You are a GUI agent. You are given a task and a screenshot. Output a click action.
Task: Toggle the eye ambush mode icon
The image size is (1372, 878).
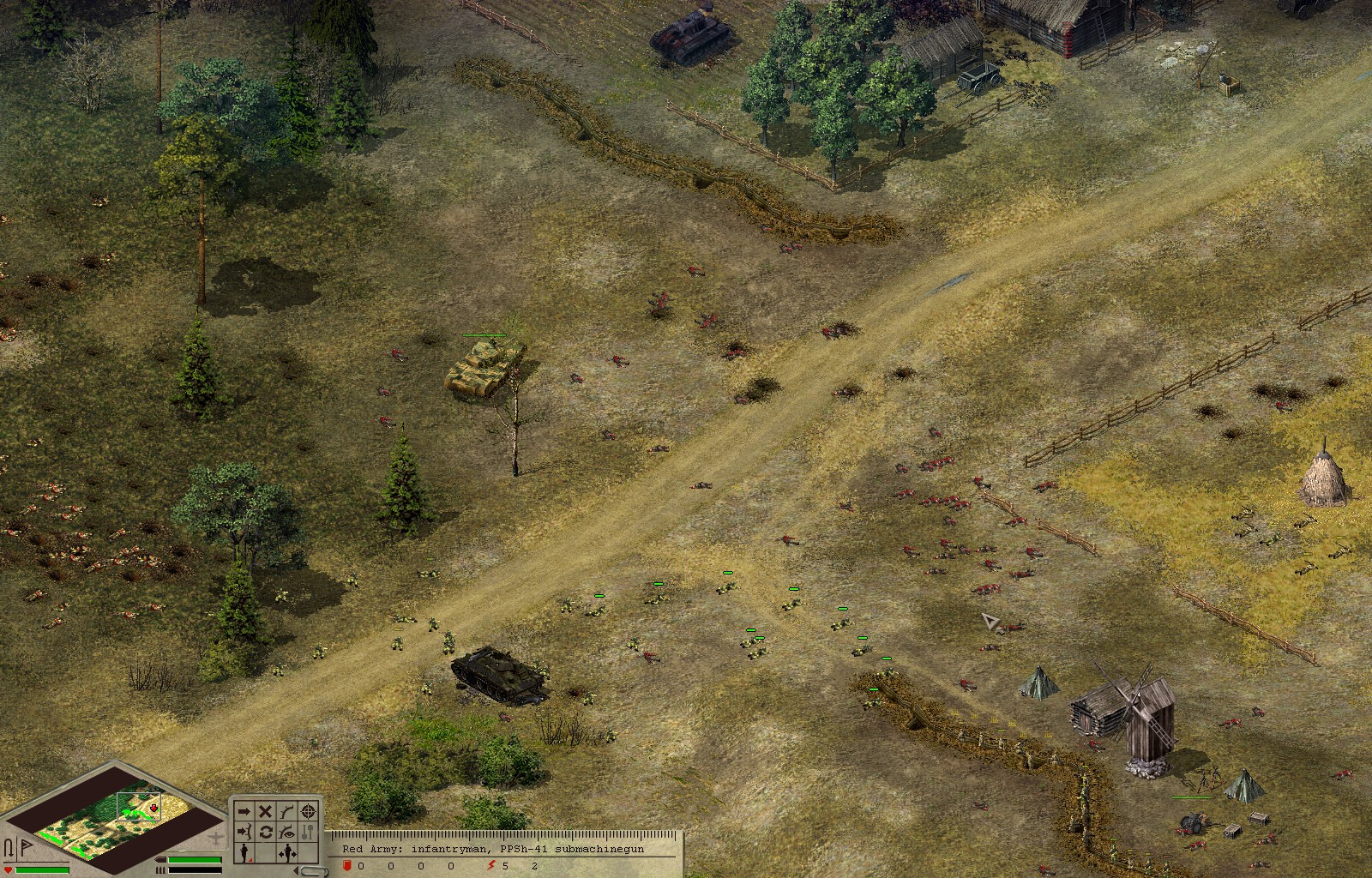[x=286, y=830]
